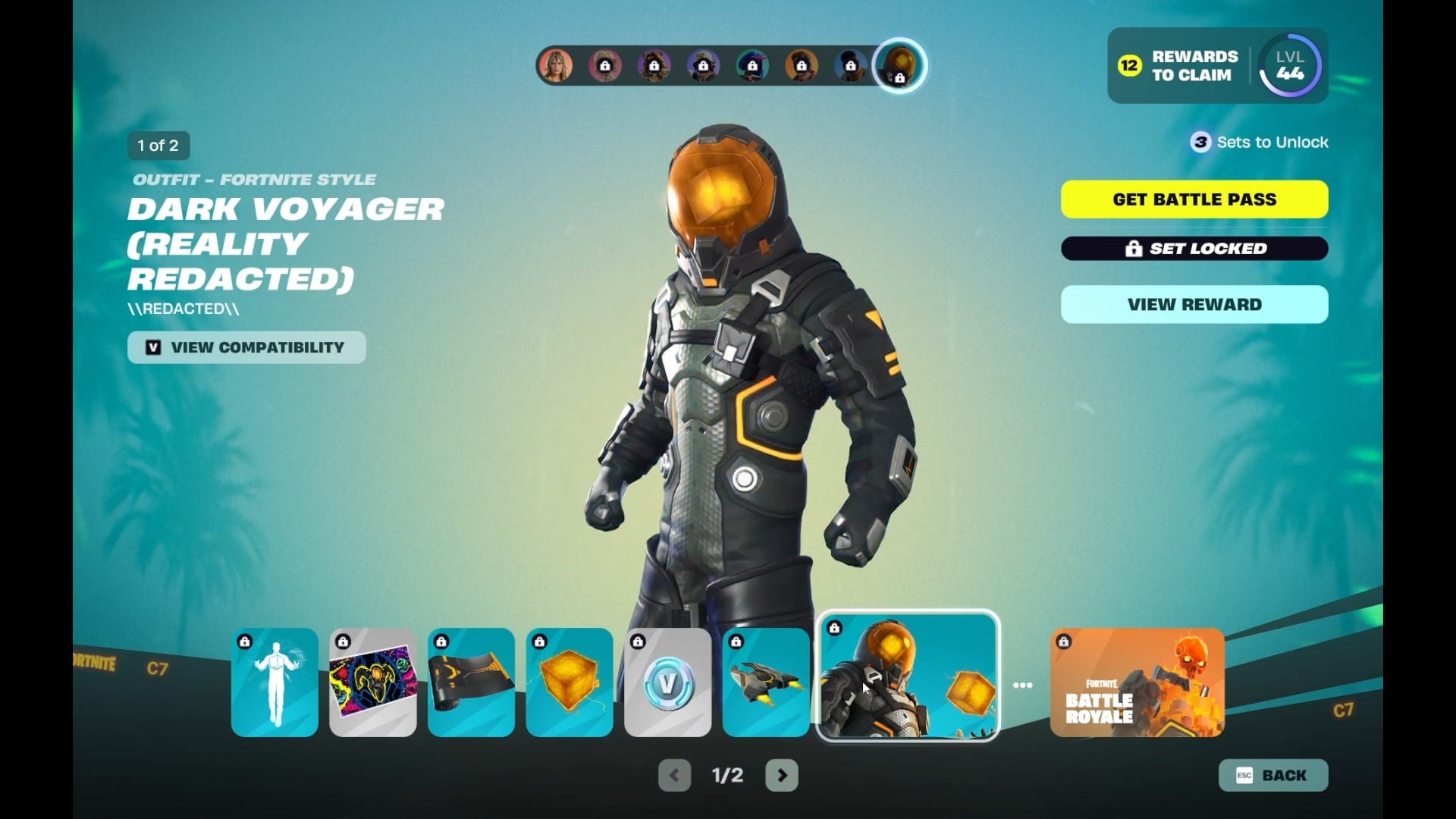1456x819 pixels.
Task: Choose the black and orange wrap reward
Action: click(471, 682)
